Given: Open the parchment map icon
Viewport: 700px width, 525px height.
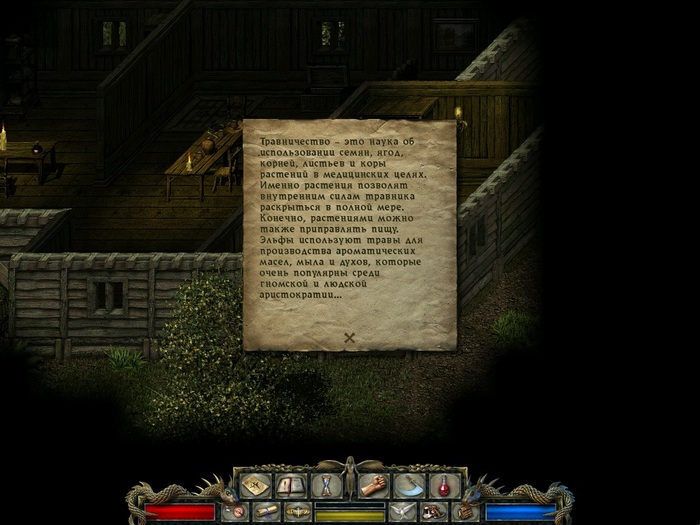Looking at the screenshot, I should click(255, 485).
